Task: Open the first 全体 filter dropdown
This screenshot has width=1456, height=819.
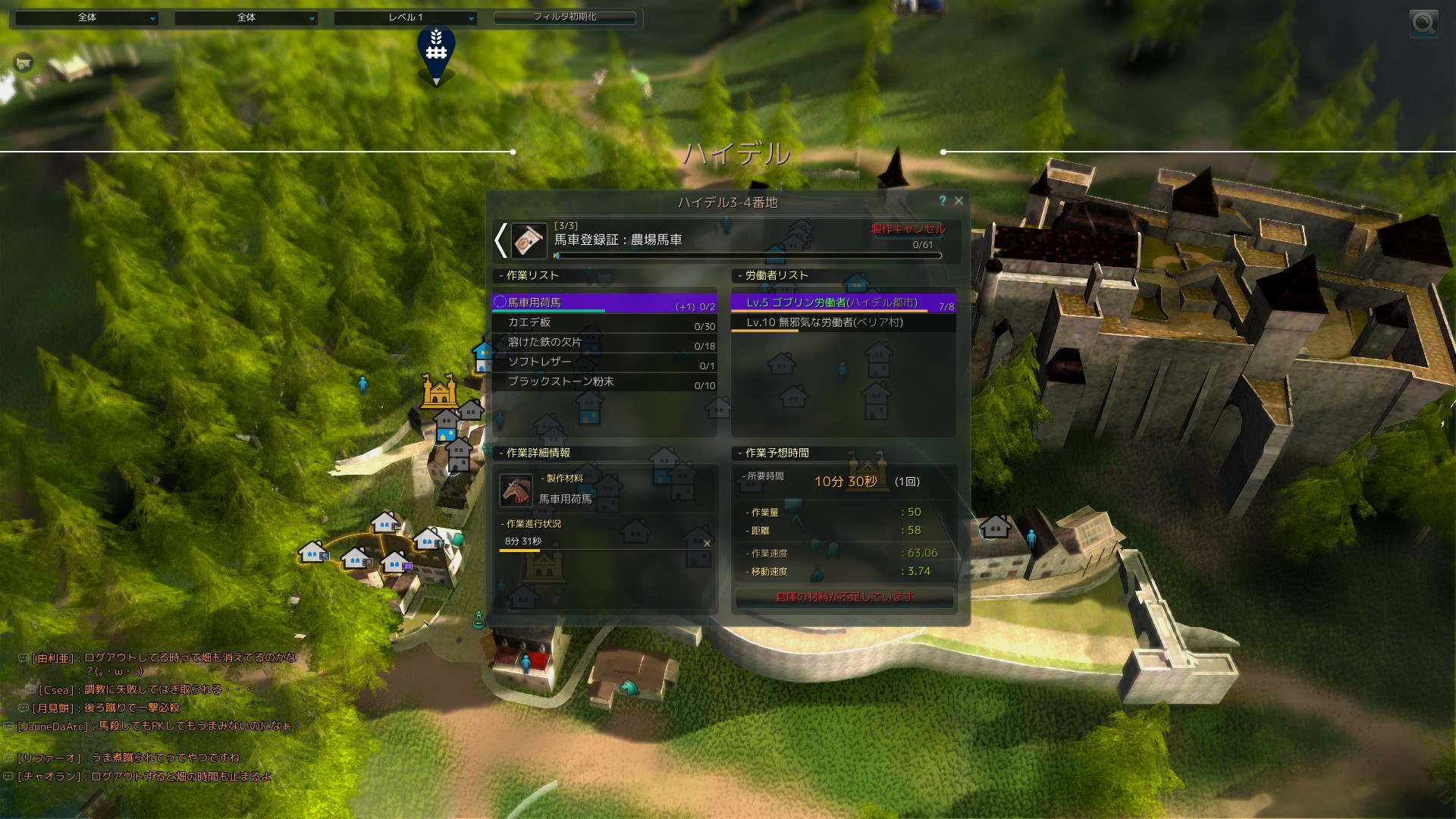Action: tap(87, 17)
